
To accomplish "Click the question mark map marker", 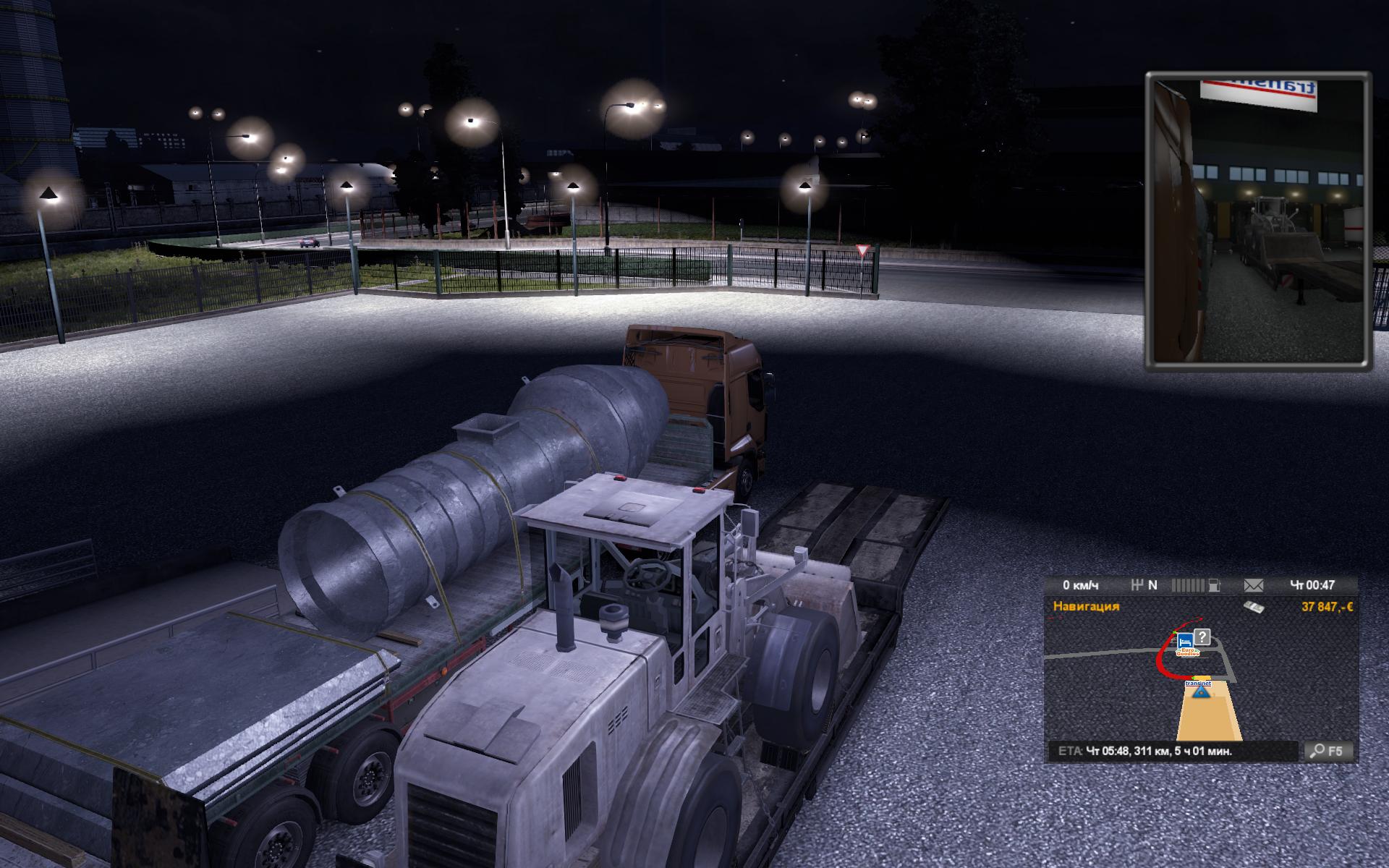I will click(x=1202, y=637).
